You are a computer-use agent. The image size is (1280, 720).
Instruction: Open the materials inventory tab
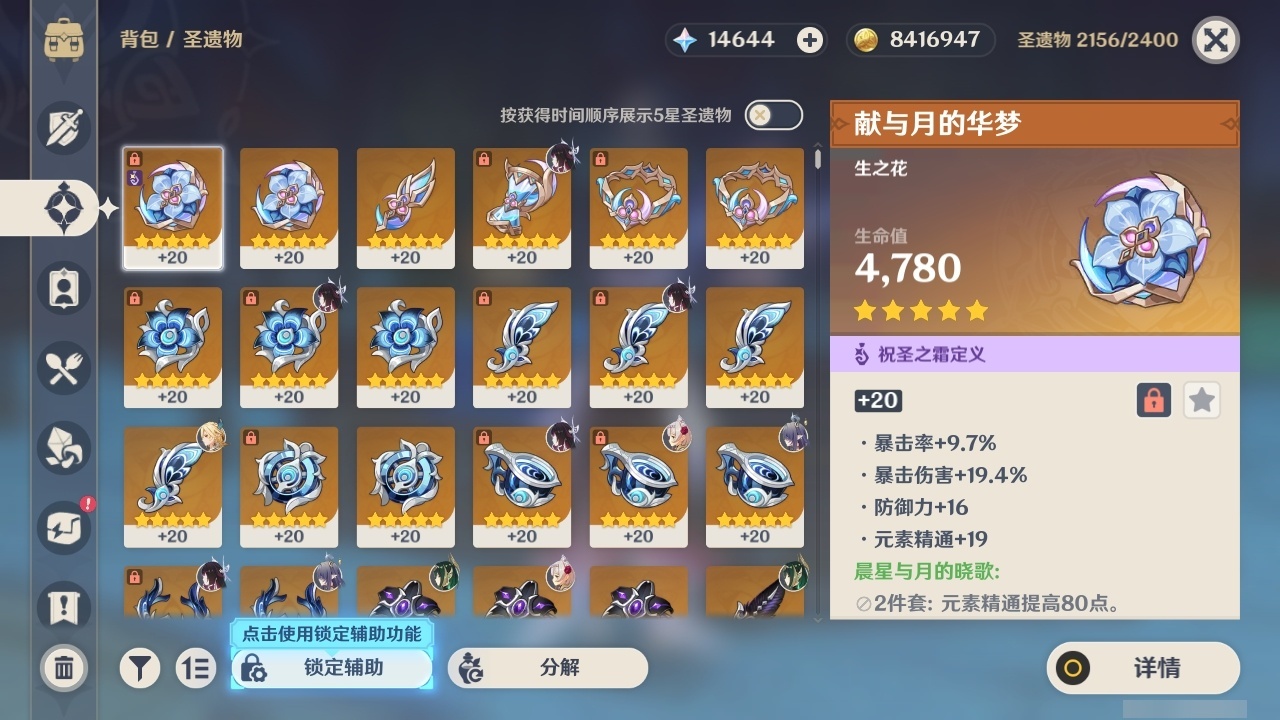63,448
